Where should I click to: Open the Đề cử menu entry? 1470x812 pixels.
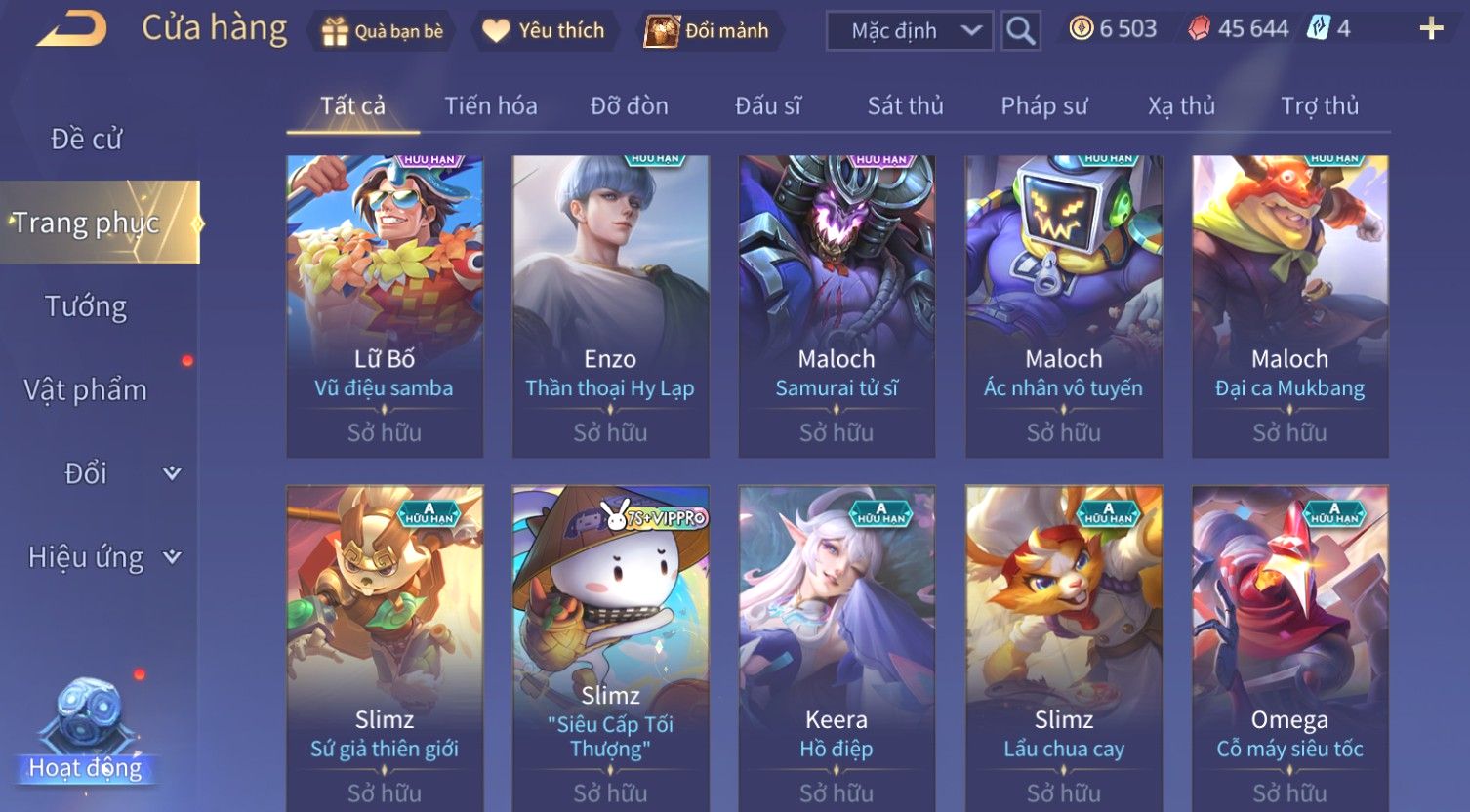(x=86, y=140)
